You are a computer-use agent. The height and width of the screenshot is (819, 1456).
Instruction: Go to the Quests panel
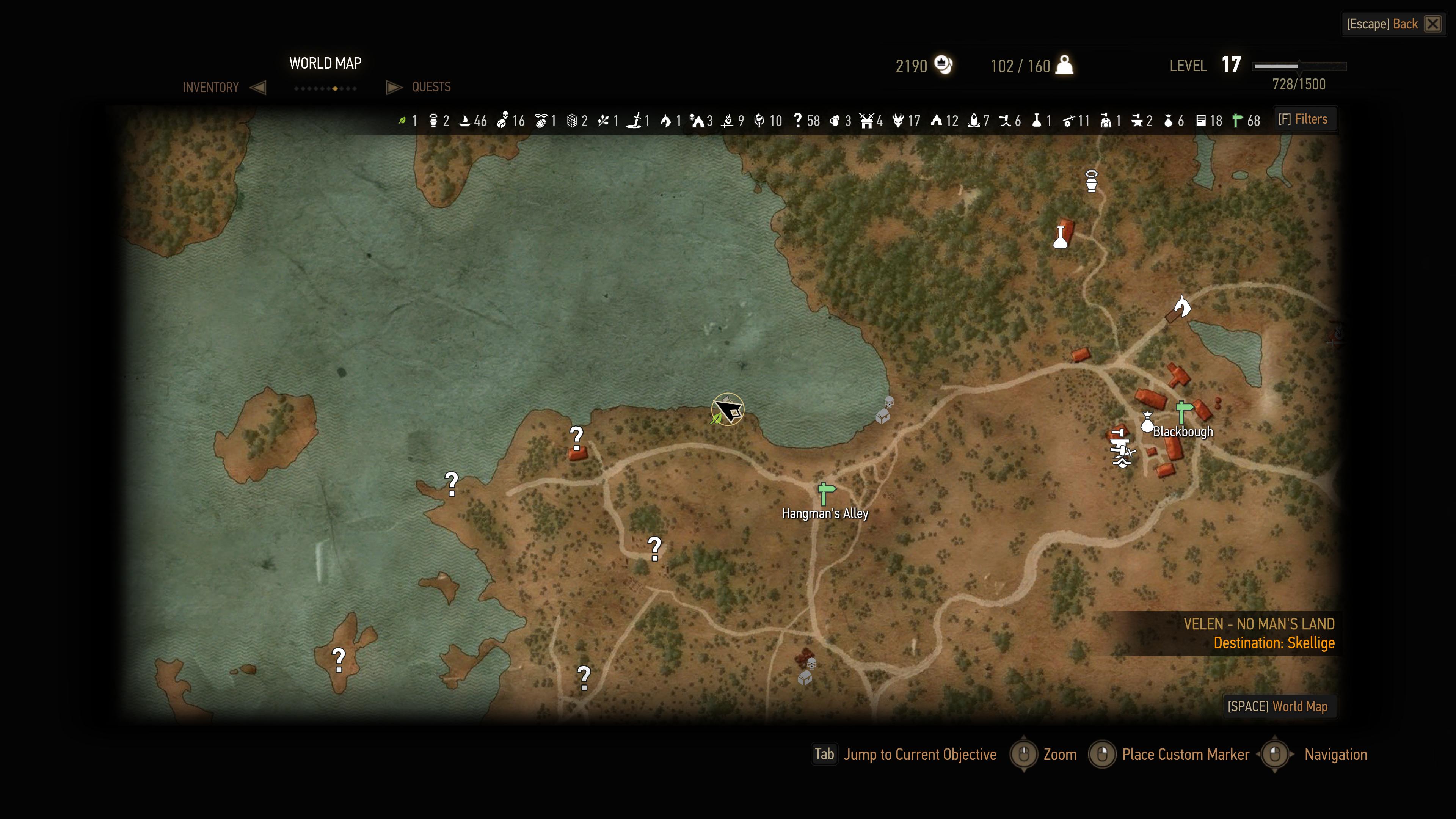(x=431, y=87)
